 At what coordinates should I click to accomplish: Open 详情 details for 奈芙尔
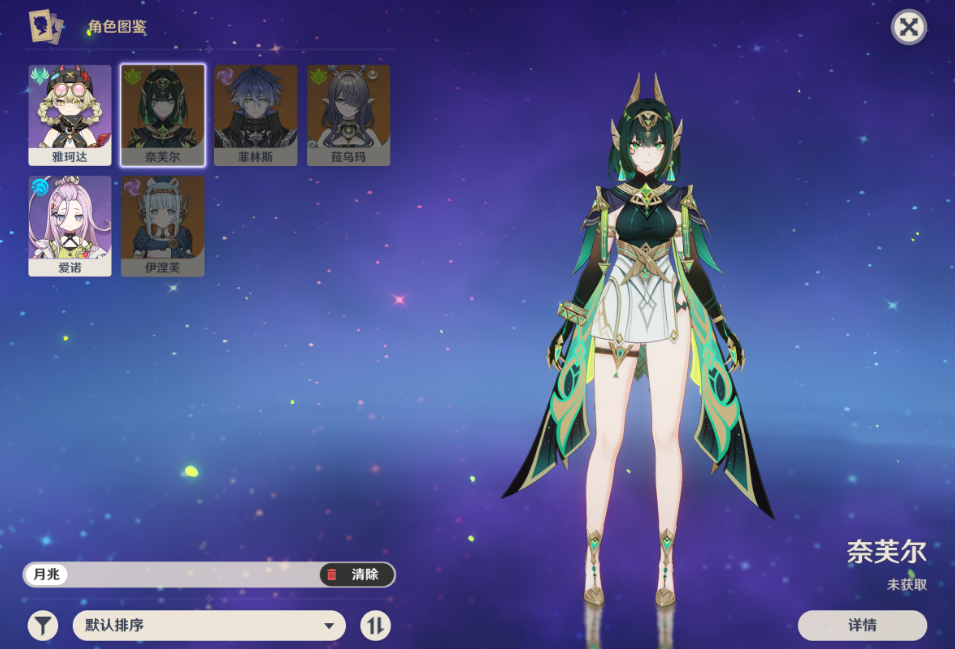[862, 625]
